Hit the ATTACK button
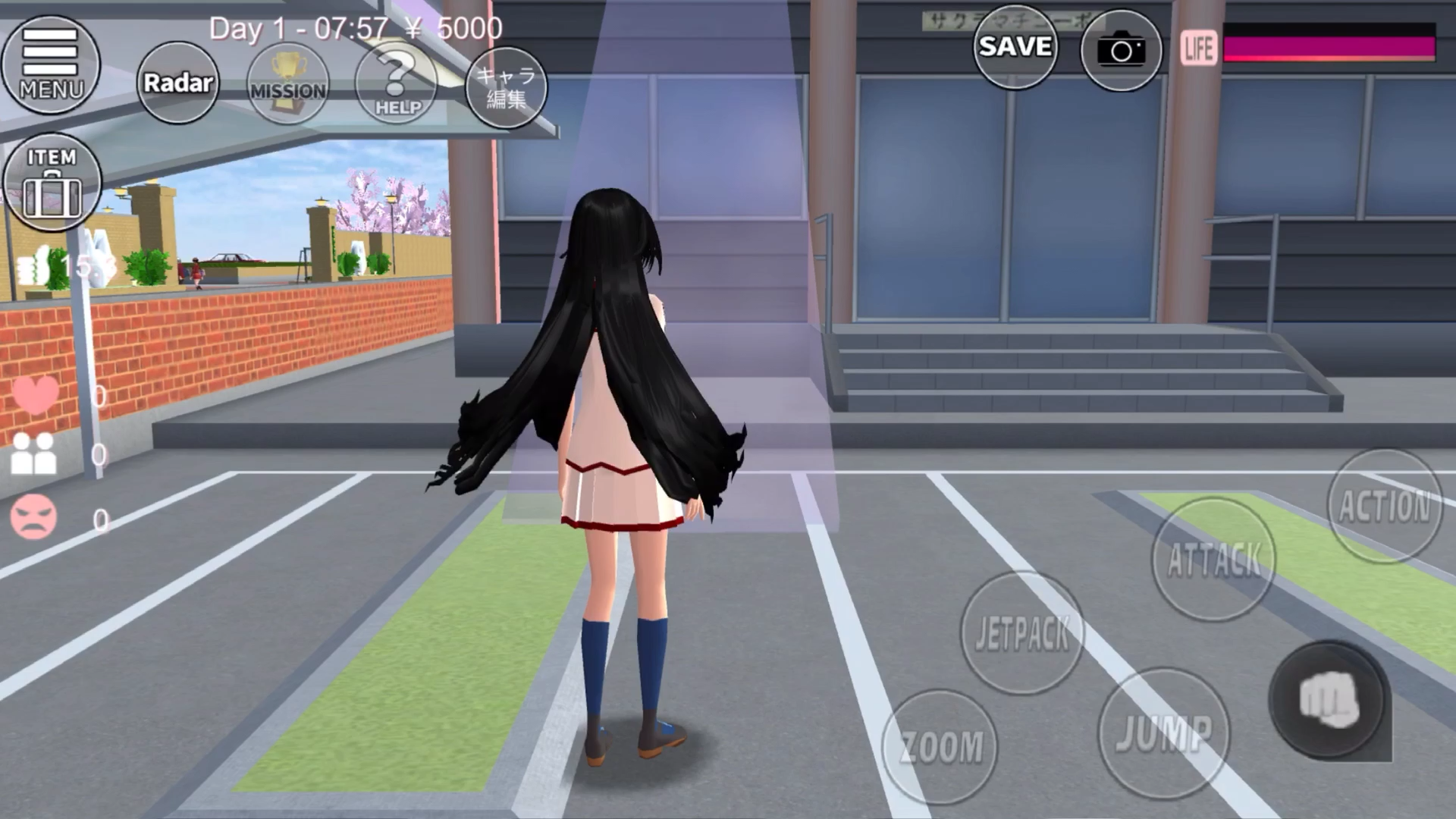The height and width of the screenshot is (819, 1456). tap(1213, 560)
